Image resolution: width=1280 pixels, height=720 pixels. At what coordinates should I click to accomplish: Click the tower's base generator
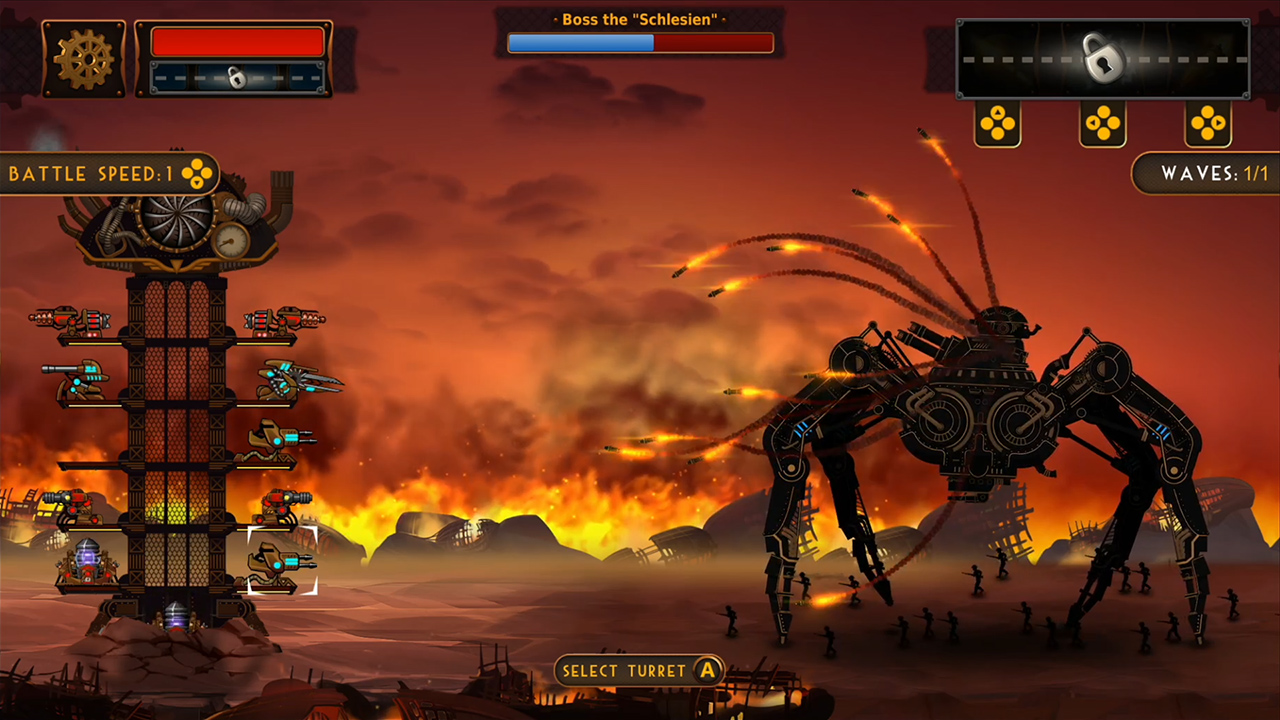pos(175,614)
